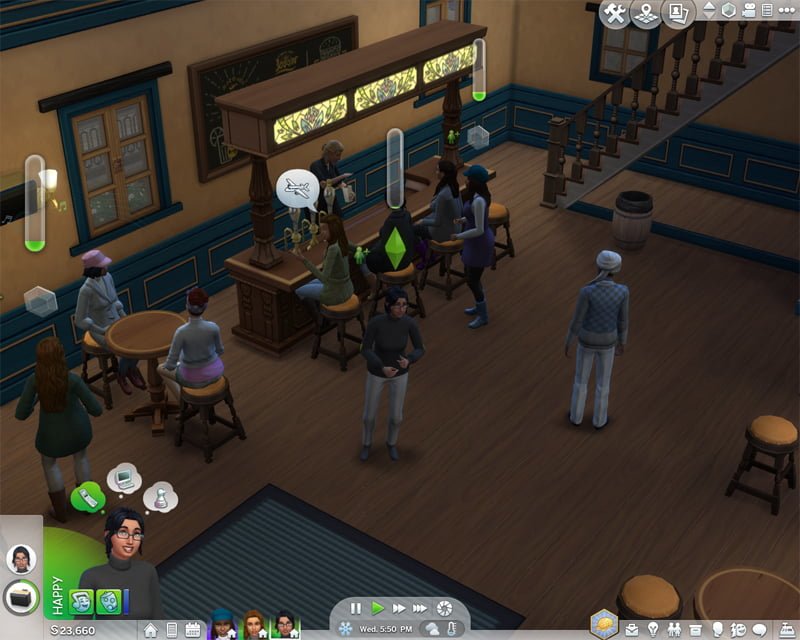Select the red-haired household Sim portrait
The width and height of the screenshot is (800, 640).
254,625
